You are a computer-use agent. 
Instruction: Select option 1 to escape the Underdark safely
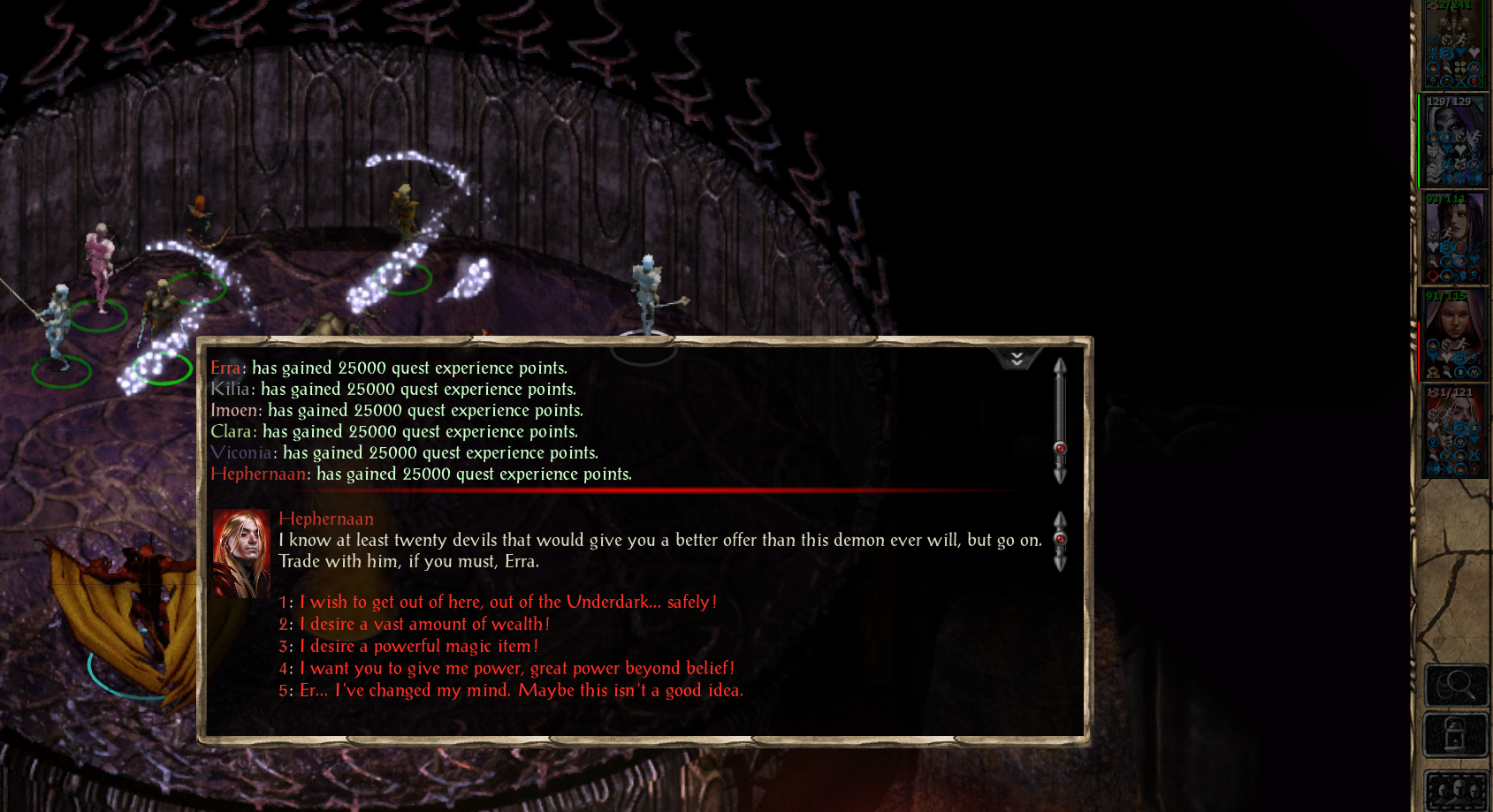508,602
